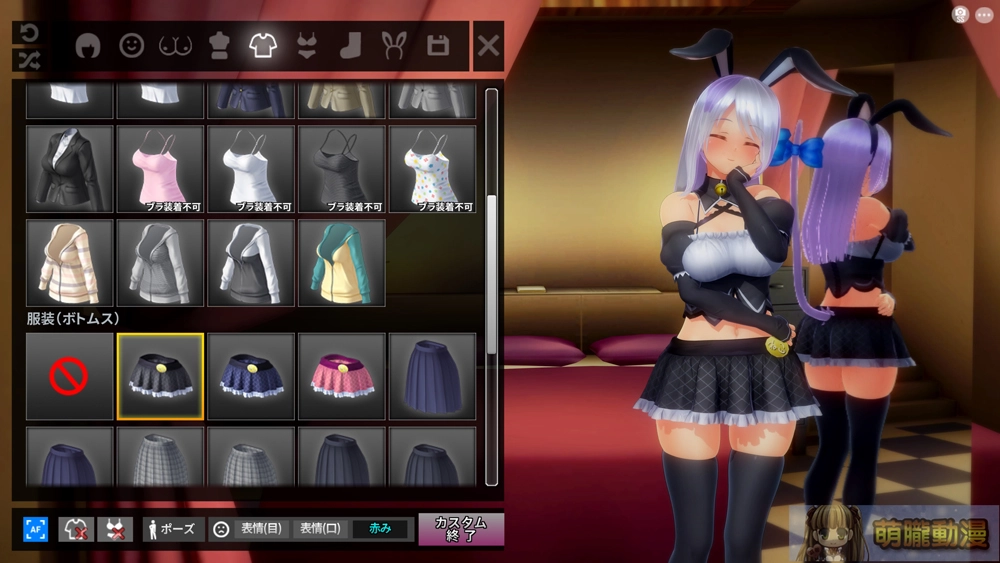This screenshot has height=563, width=1000.
Task: Choose the teal and yellow hoodie
Action: 341,262
